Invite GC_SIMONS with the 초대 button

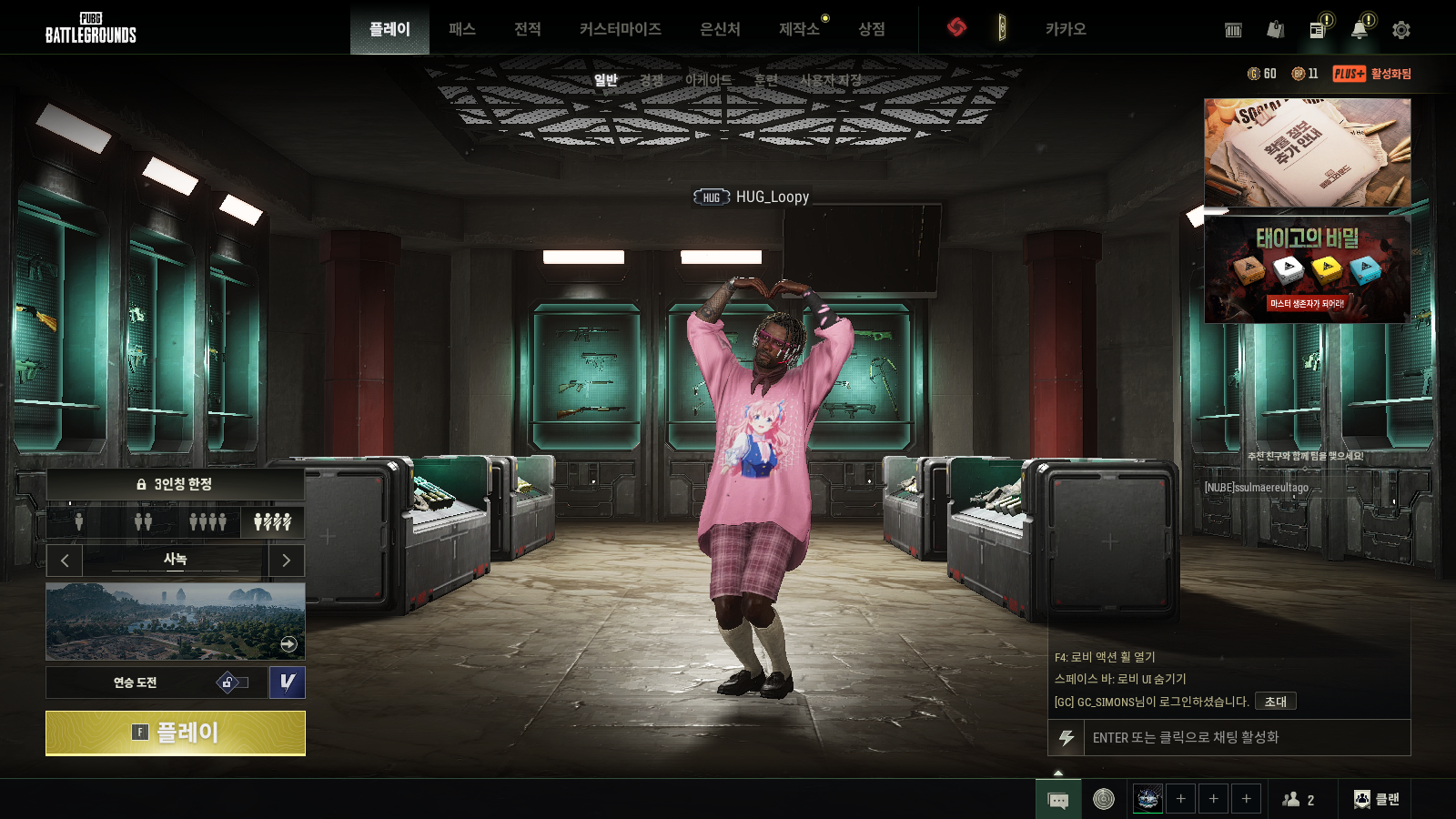point(1275,702)
